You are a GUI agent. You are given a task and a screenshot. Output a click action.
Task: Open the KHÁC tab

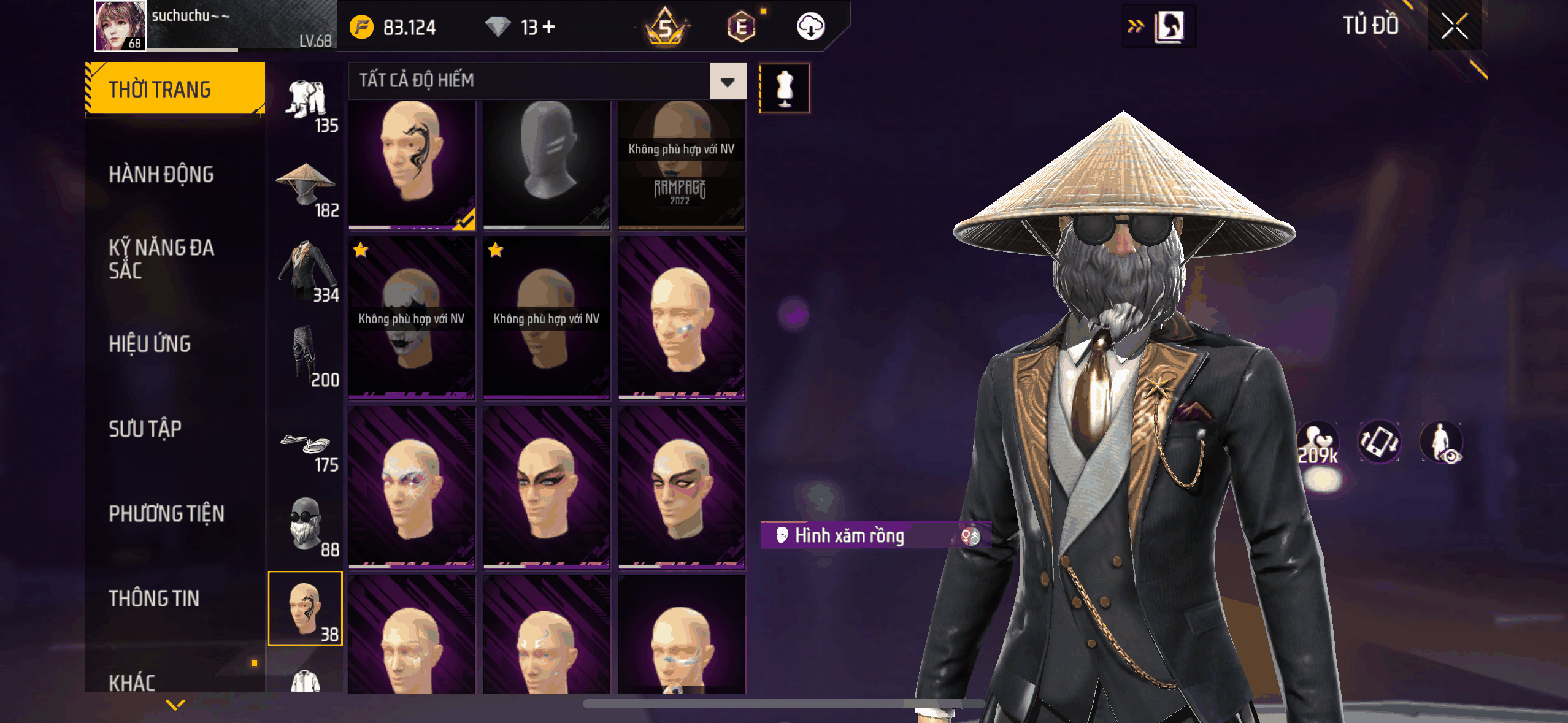point(132,682)
